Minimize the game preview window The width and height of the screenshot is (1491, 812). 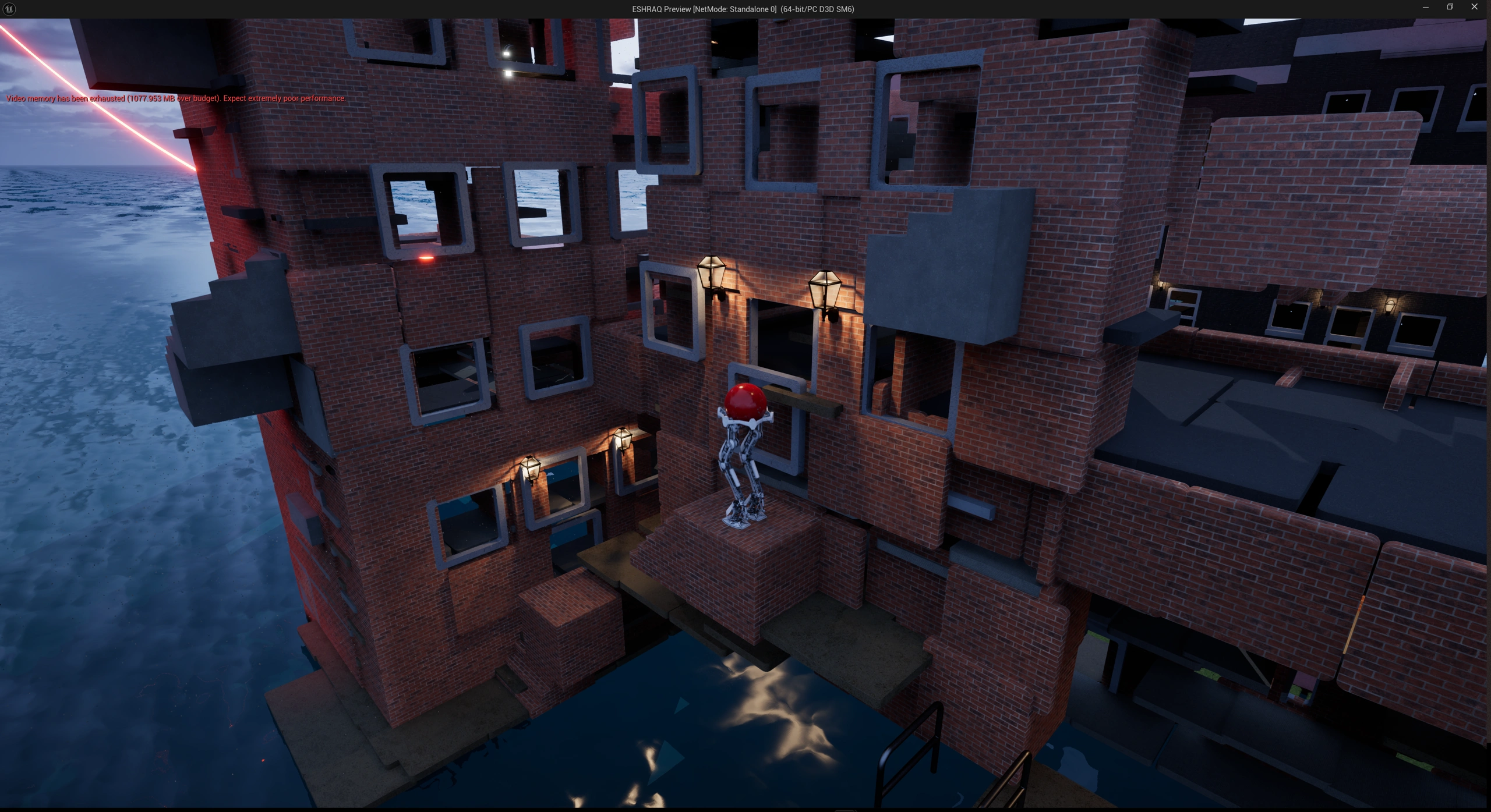coord(1425,8)
